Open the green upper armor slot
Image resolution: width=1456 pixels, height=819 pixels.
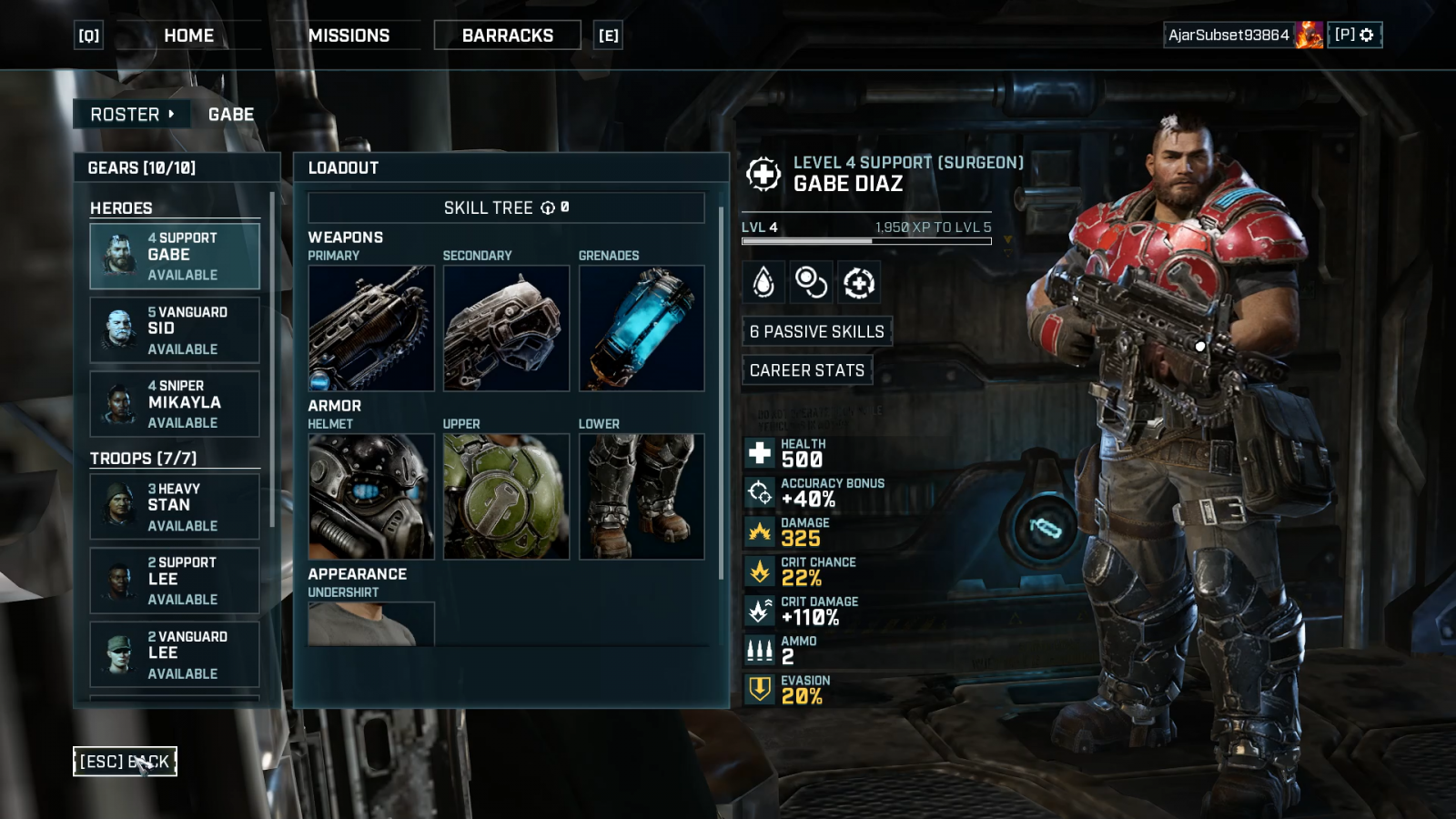point(506,496)
